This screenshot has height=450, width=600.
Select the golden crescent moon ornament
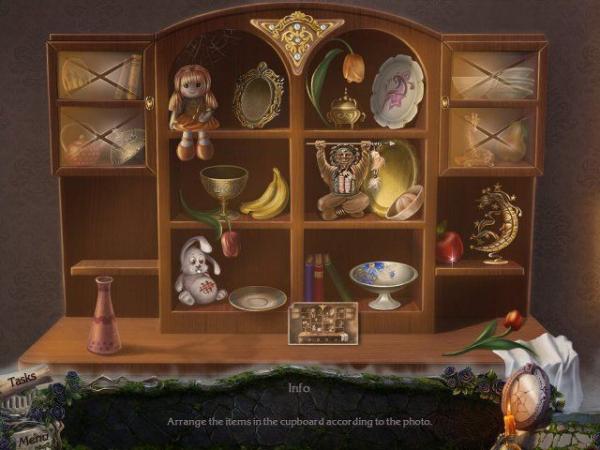(x=497, y=222)
